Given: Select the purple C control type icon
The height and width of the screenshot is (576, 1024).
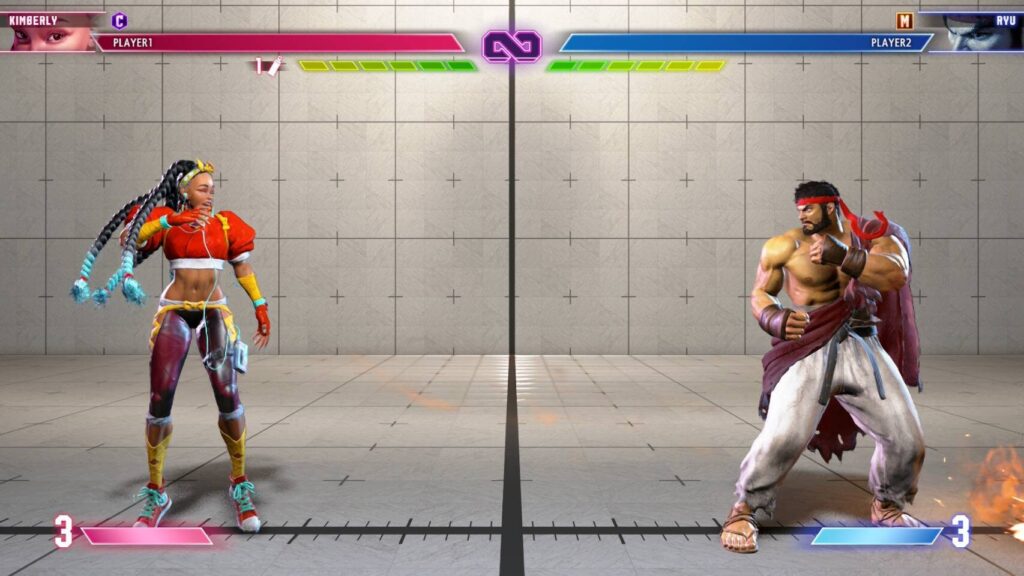Looking at the screenshot, I should [119, 20].
